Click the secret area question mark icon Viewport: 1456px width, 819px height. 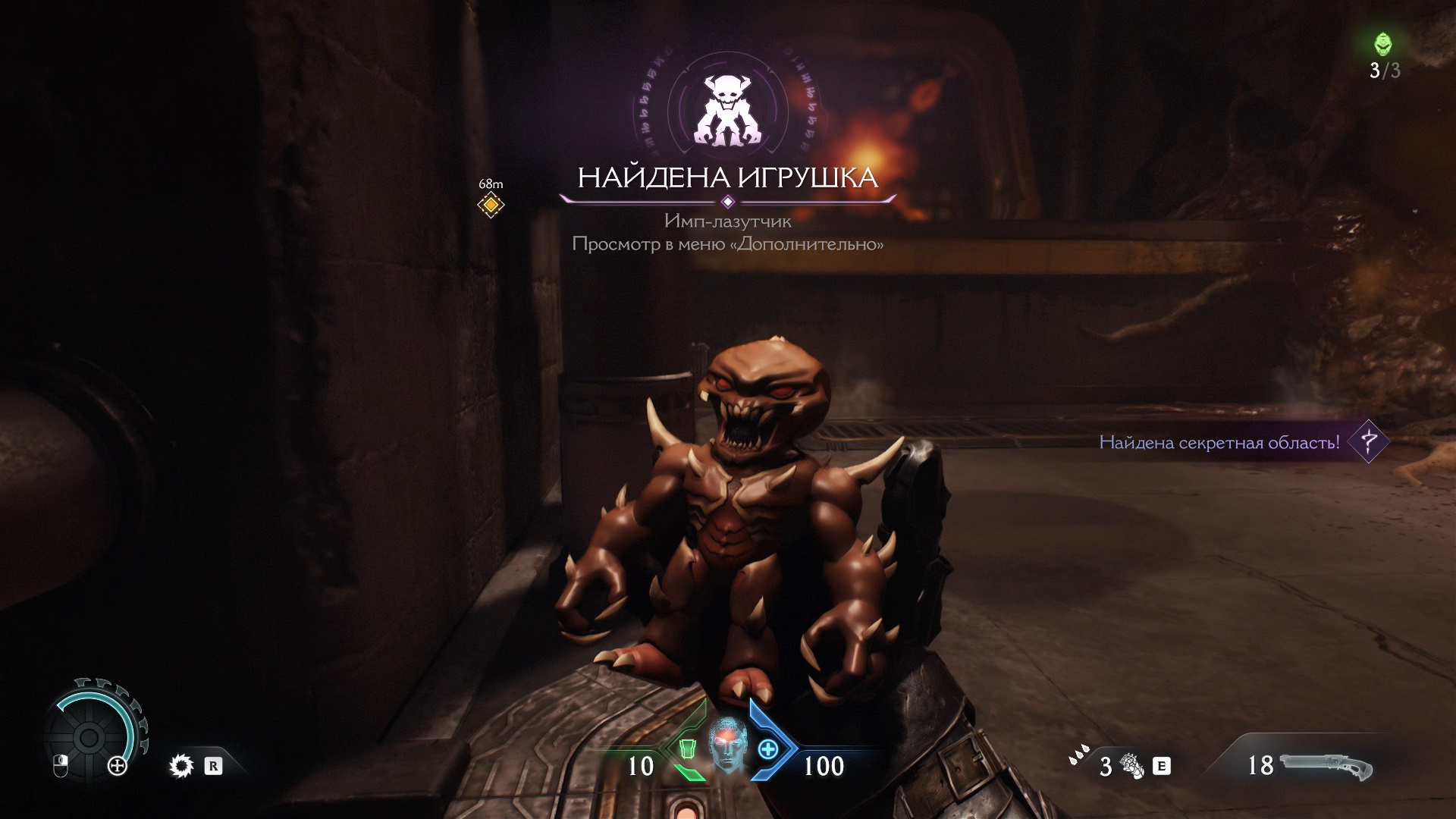(1369, 441)
